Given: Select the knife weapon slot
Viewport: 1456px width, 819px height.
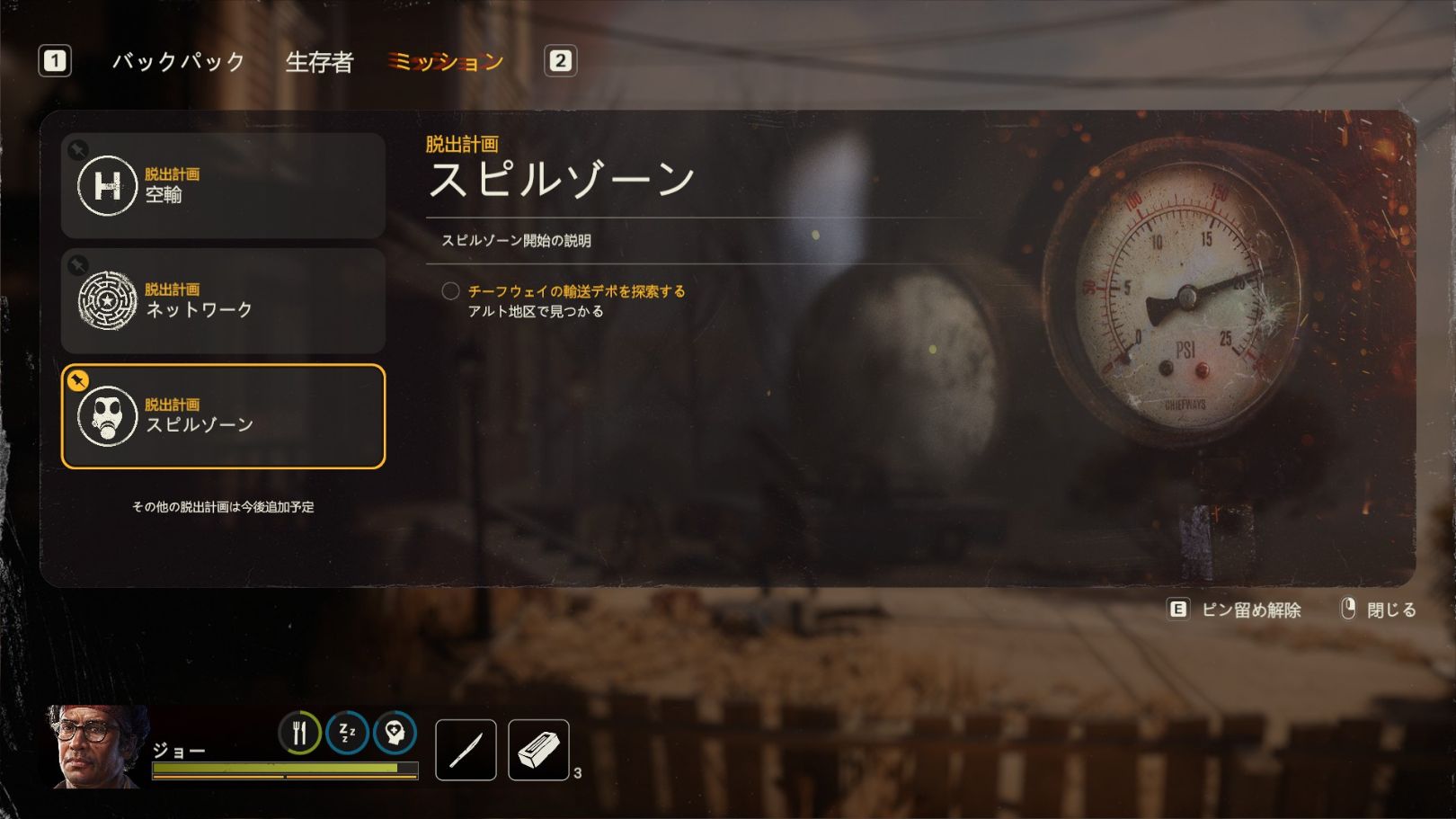Looking at the screenshot, I should pyautogui.click(x=466, y=750).
